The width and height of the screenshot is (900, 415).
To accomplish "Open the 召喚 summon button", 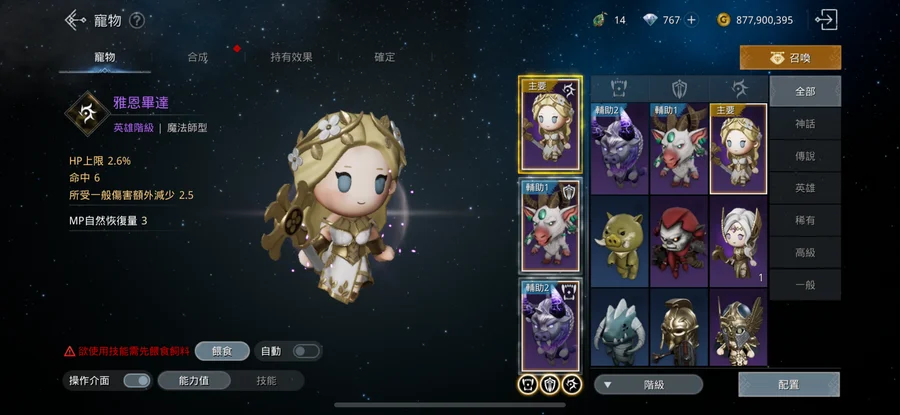I will tap(790, 58).
